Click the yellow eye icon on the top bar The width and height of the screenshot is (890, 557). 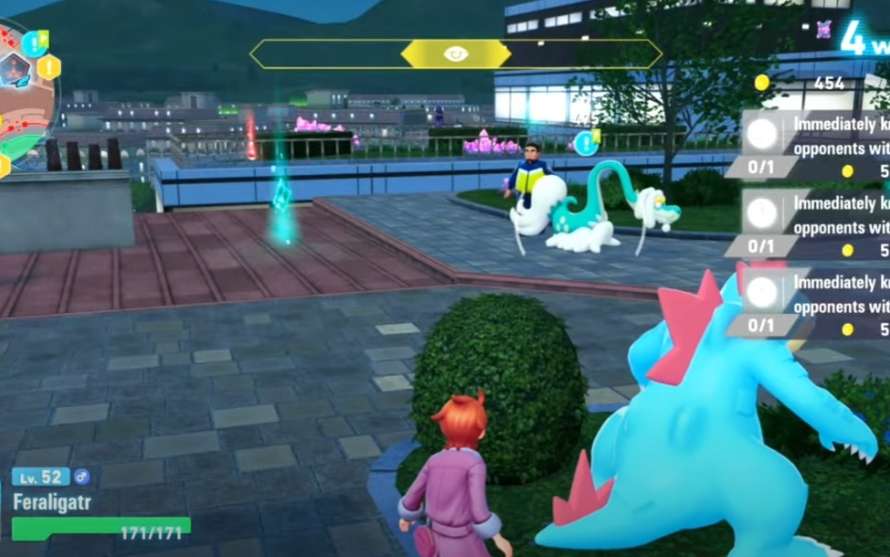[455, 54]
